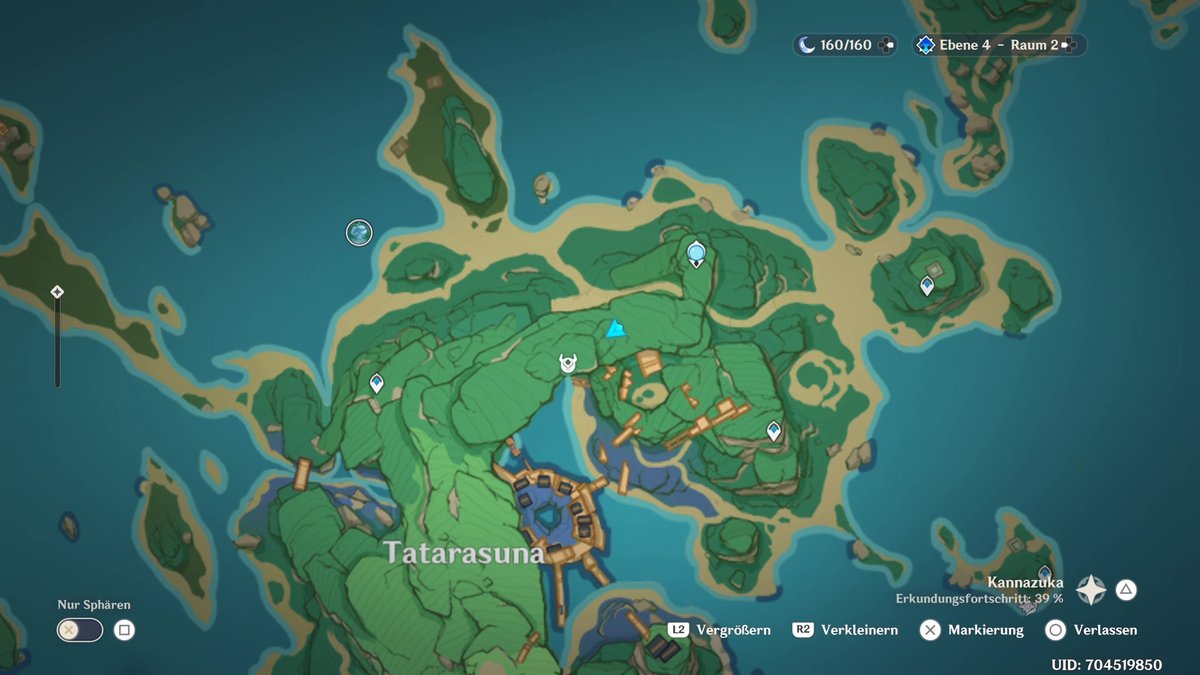Select the cyan player arrow marker

(x=615, y=329)
